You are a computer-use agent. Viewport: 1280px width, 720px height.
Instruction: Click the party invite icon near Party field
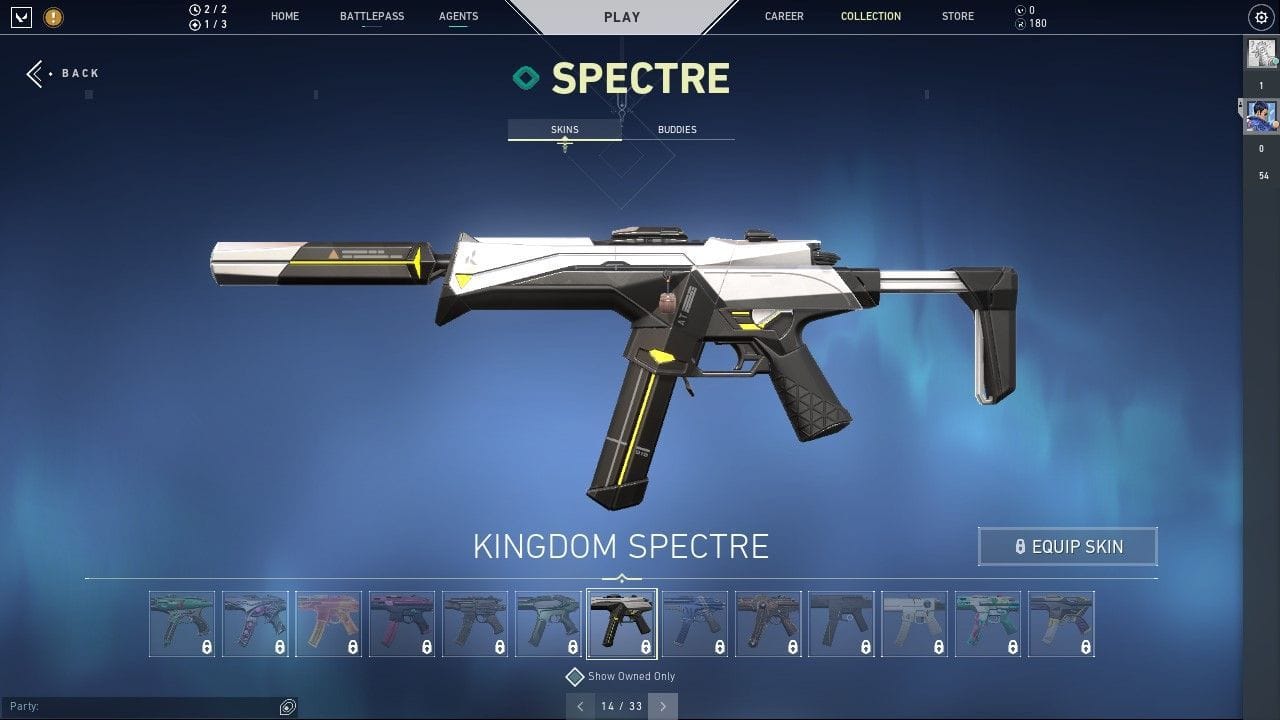click(288, 707)
